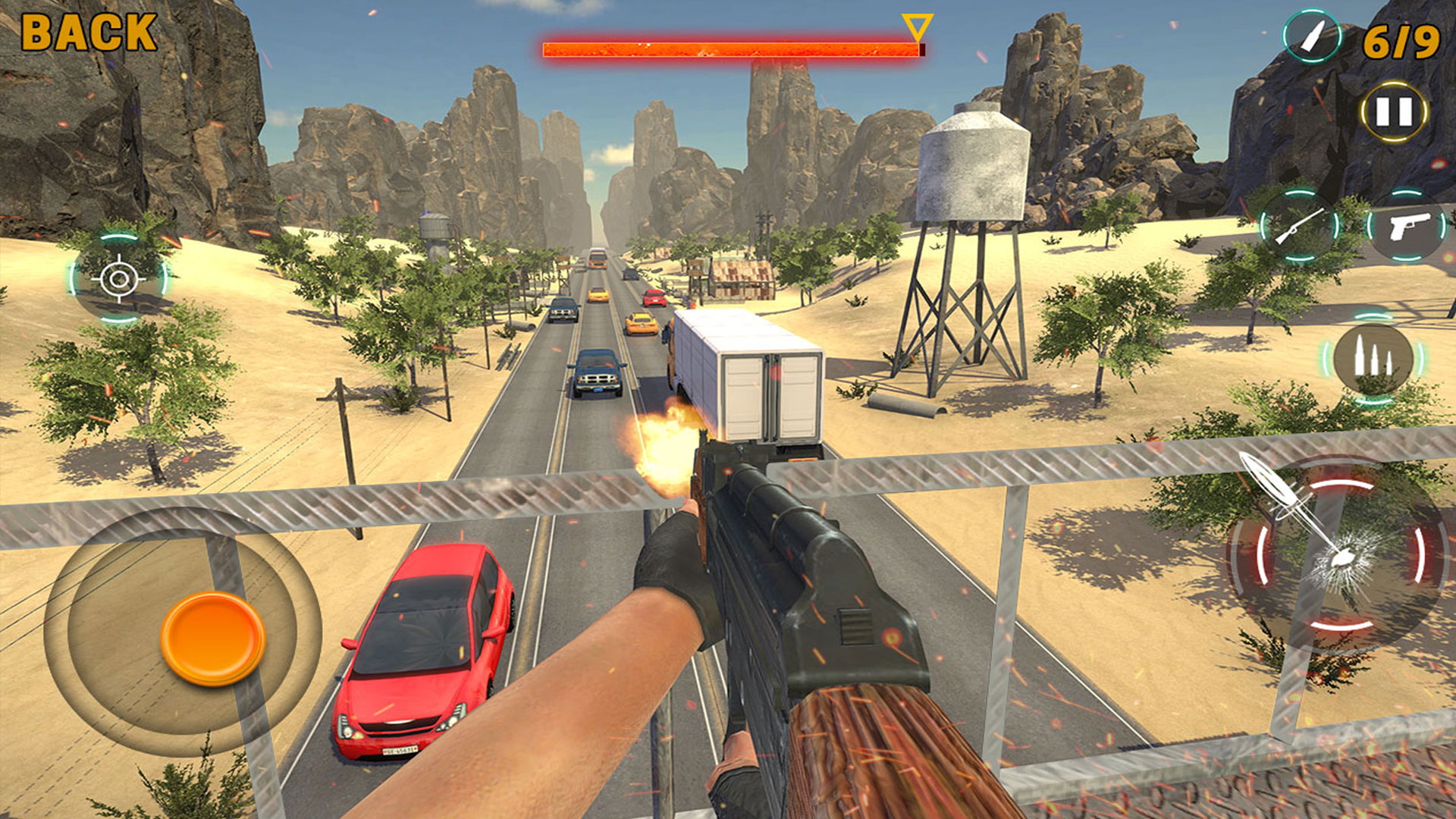1456x819 pixels.
Task: Tap the 6/9 ammo counter
Action: pyautogui.click(x=1401, y=42)
